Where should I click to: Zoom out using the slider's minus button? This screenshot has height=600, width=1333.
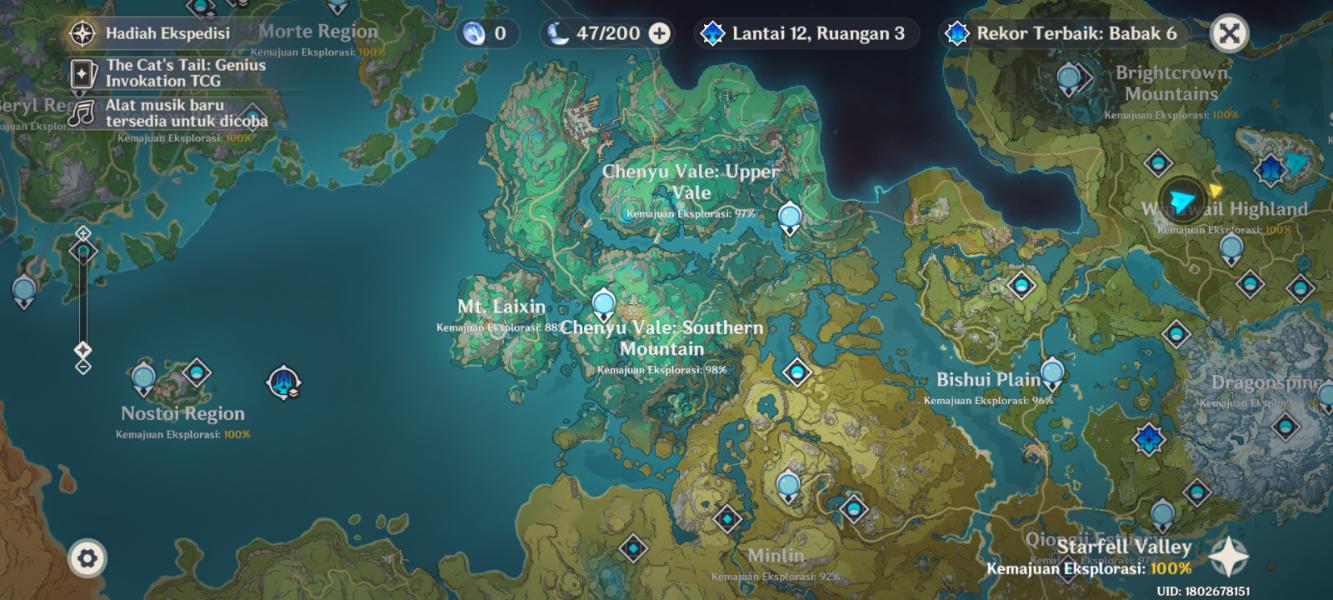point(83,366)
